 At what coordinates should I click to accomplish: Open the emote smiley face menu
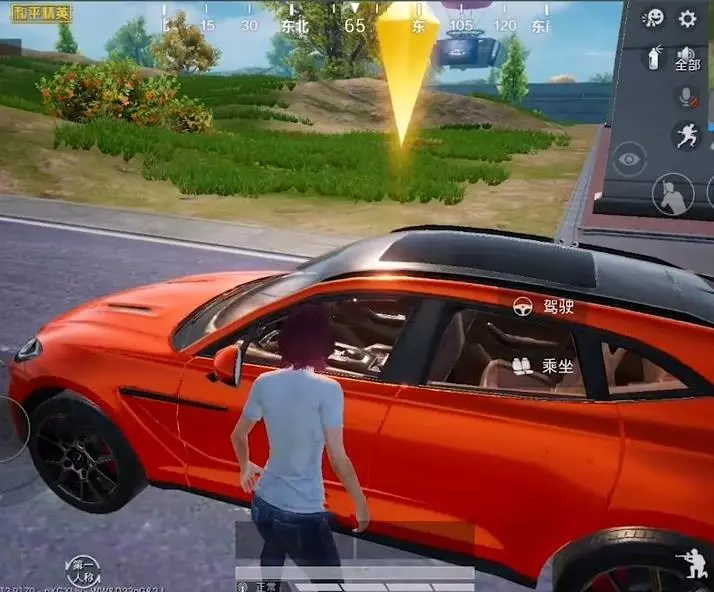(x=654, y=18)
